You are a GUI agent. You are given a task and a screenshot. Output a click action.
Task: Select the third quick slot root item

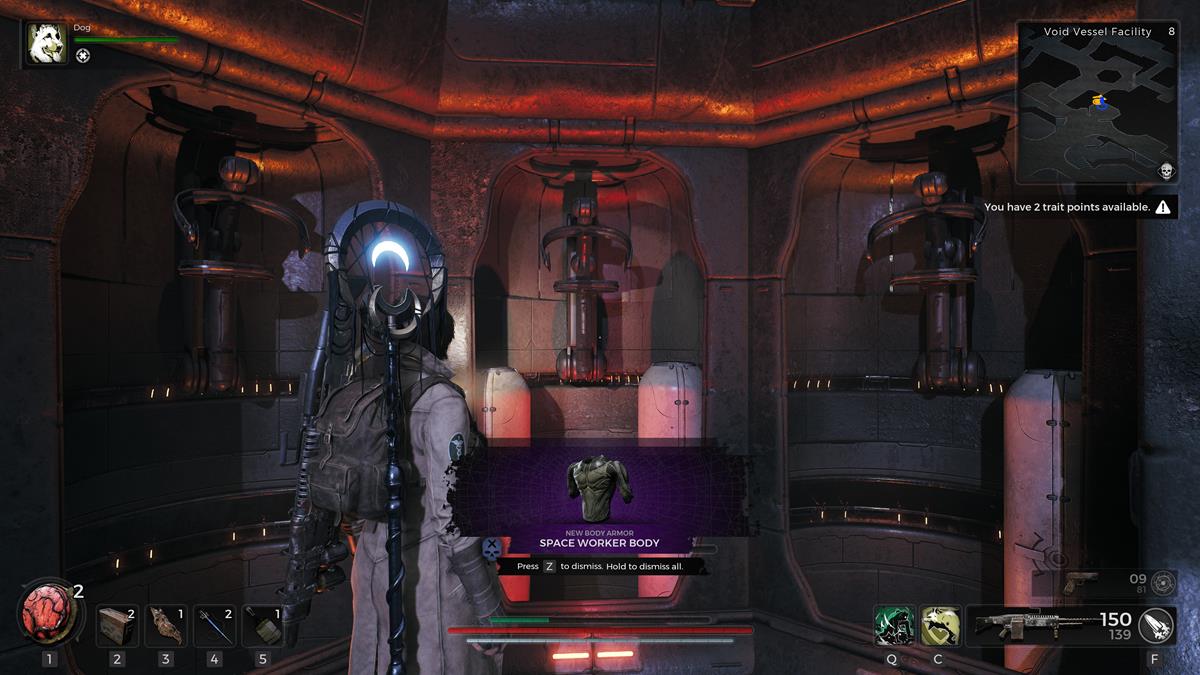[166, 626]
